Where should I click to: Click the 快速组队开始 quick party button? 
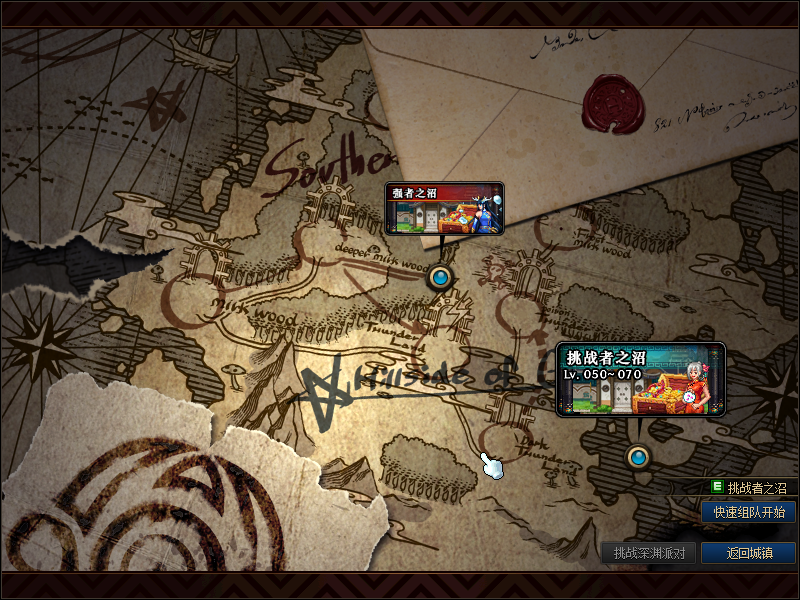coord(749,512)
